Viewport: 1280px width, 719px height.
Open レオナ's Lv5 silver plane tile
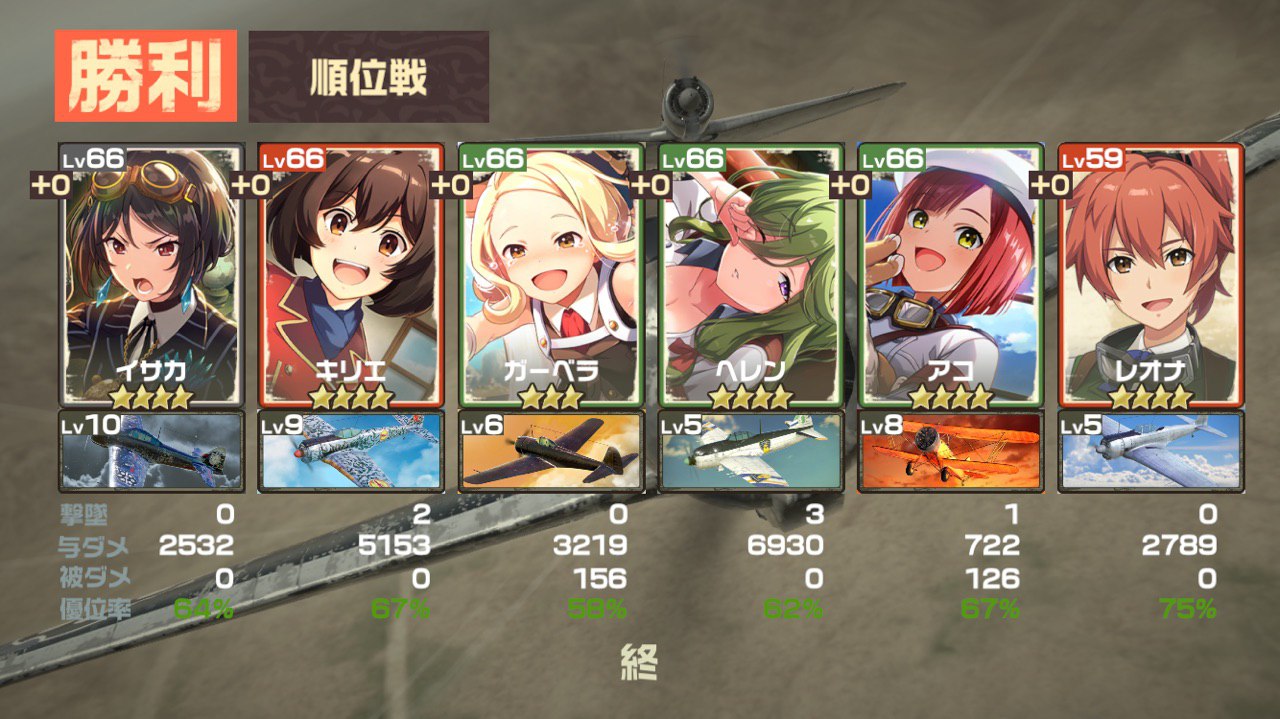[x=1151, y=451]
